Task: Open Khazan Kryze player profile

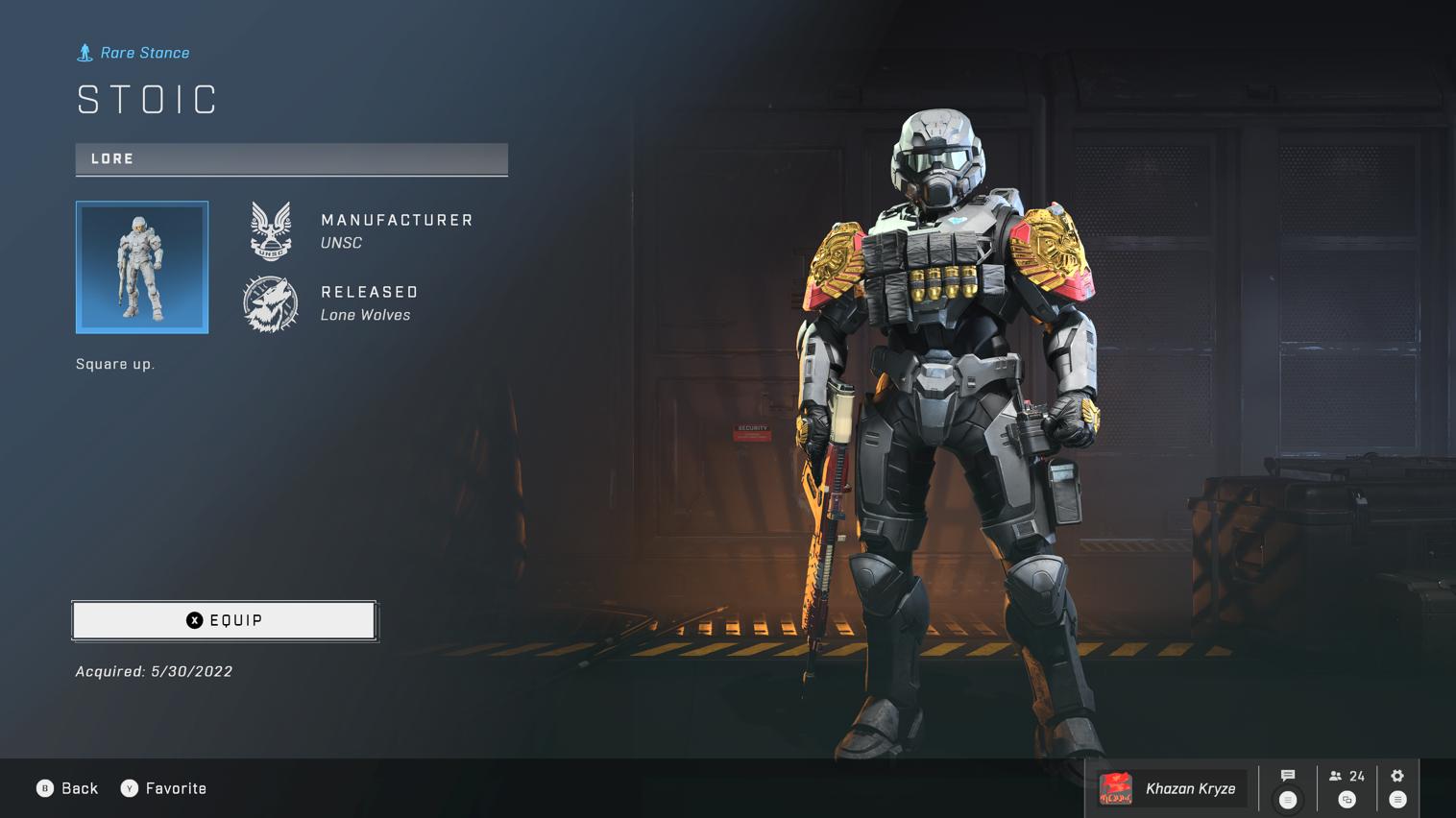Action: tap(1171, 788)
